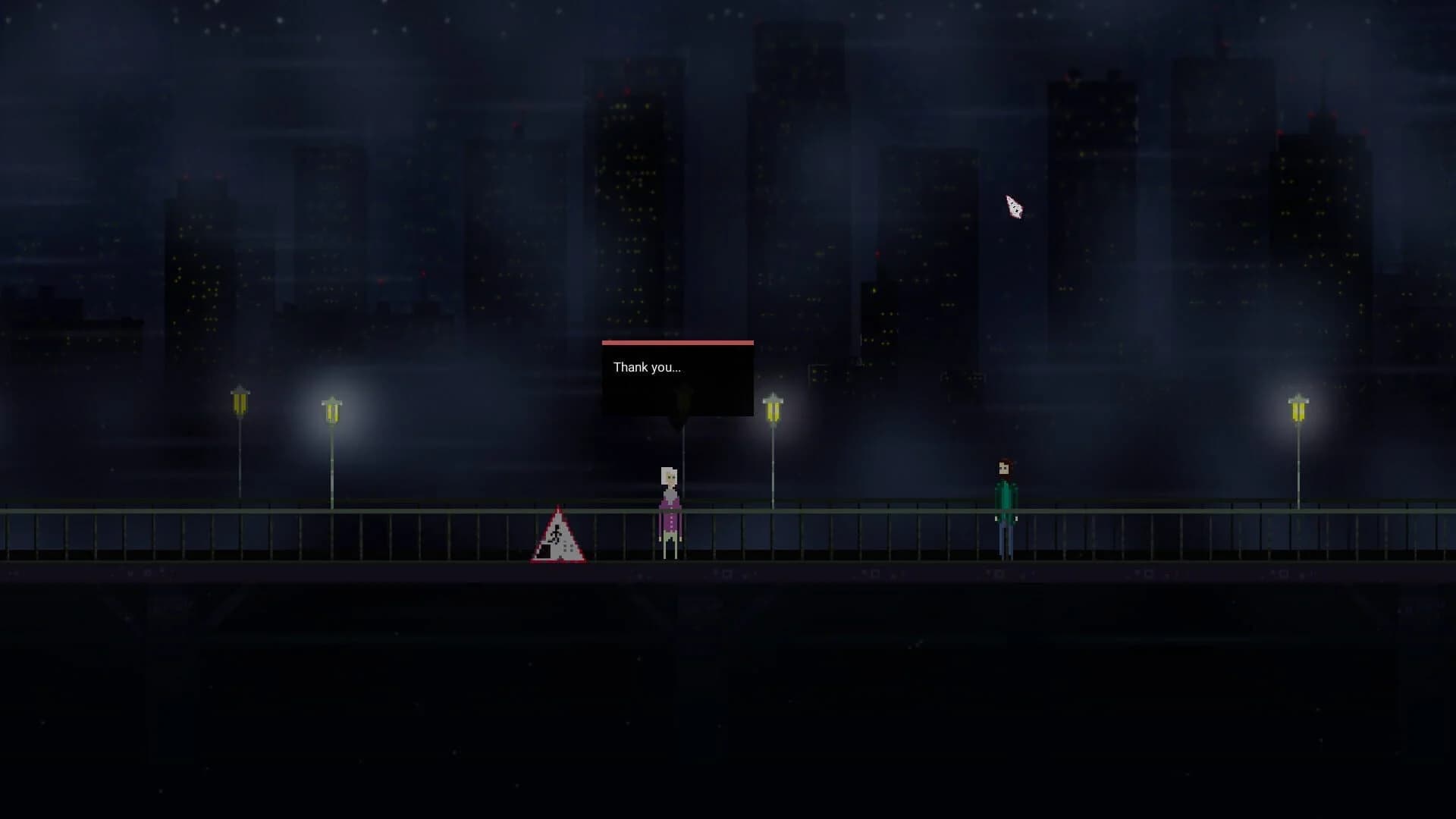Click the man's head to examine him

(x=1005, y=466)
